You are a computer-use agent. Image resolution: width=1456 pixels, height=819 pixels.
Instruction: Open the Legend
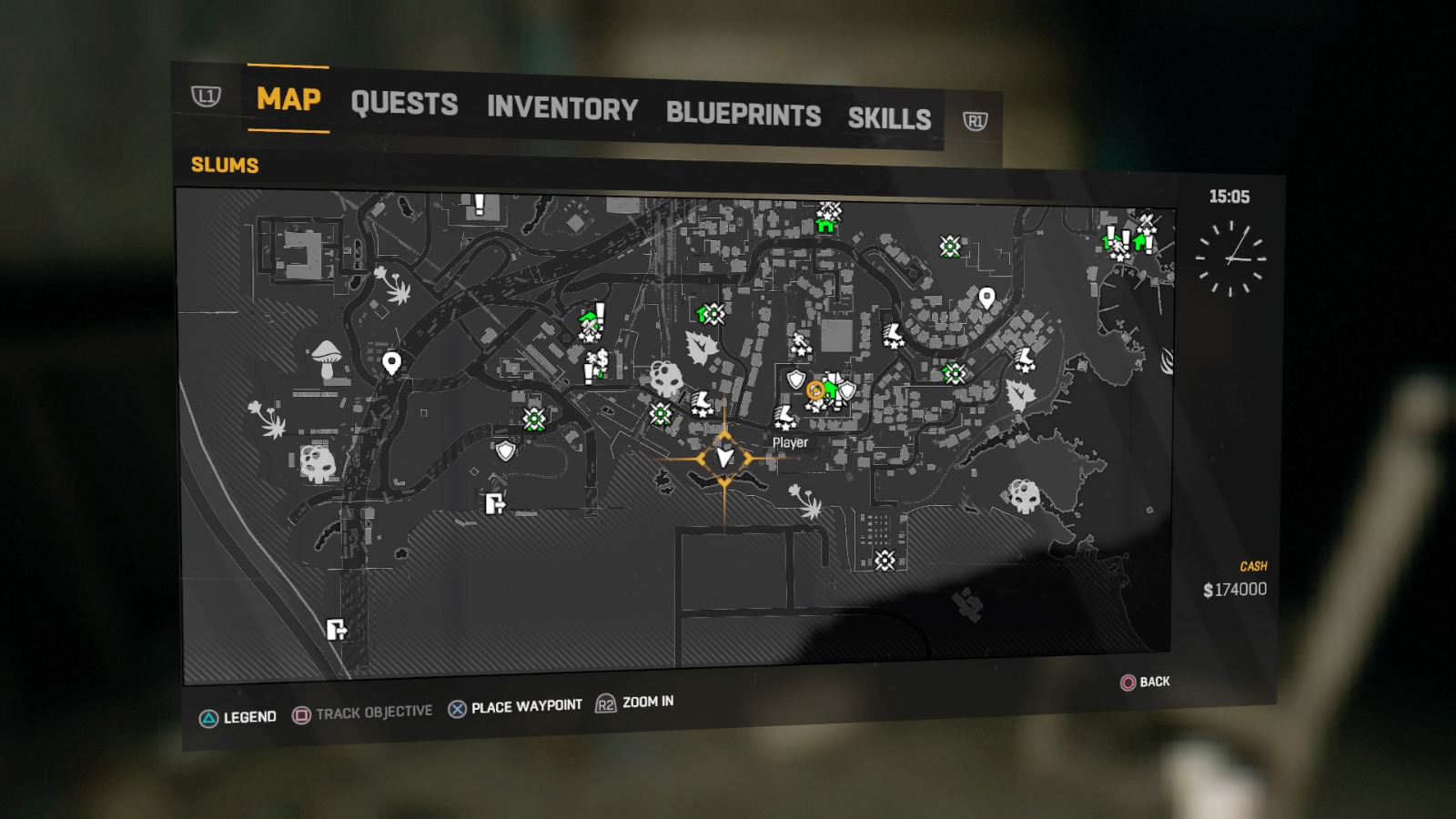(250, 716)
